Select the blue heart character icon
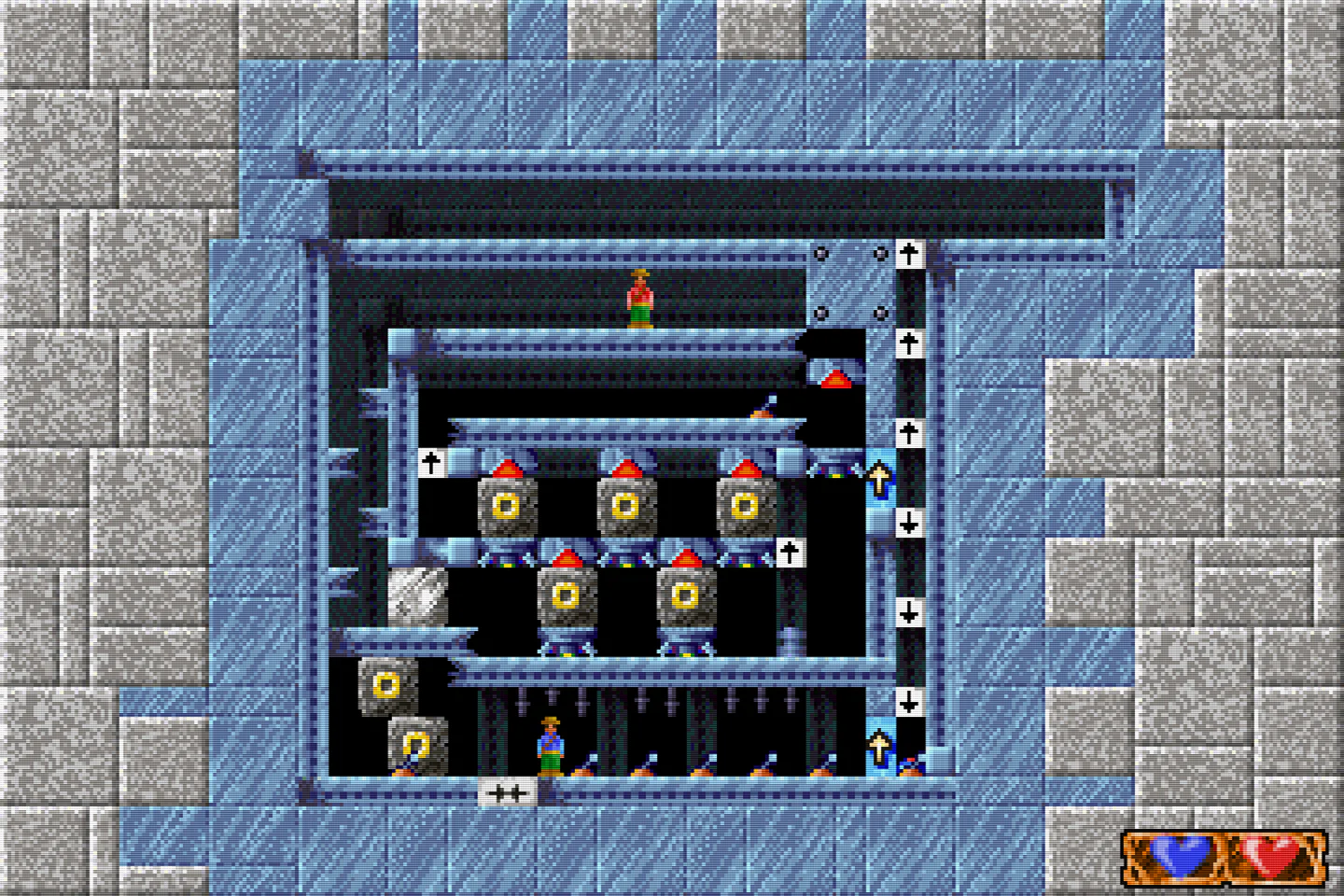Viewport: 1344px width, 896px height. tap(1180, 854)
